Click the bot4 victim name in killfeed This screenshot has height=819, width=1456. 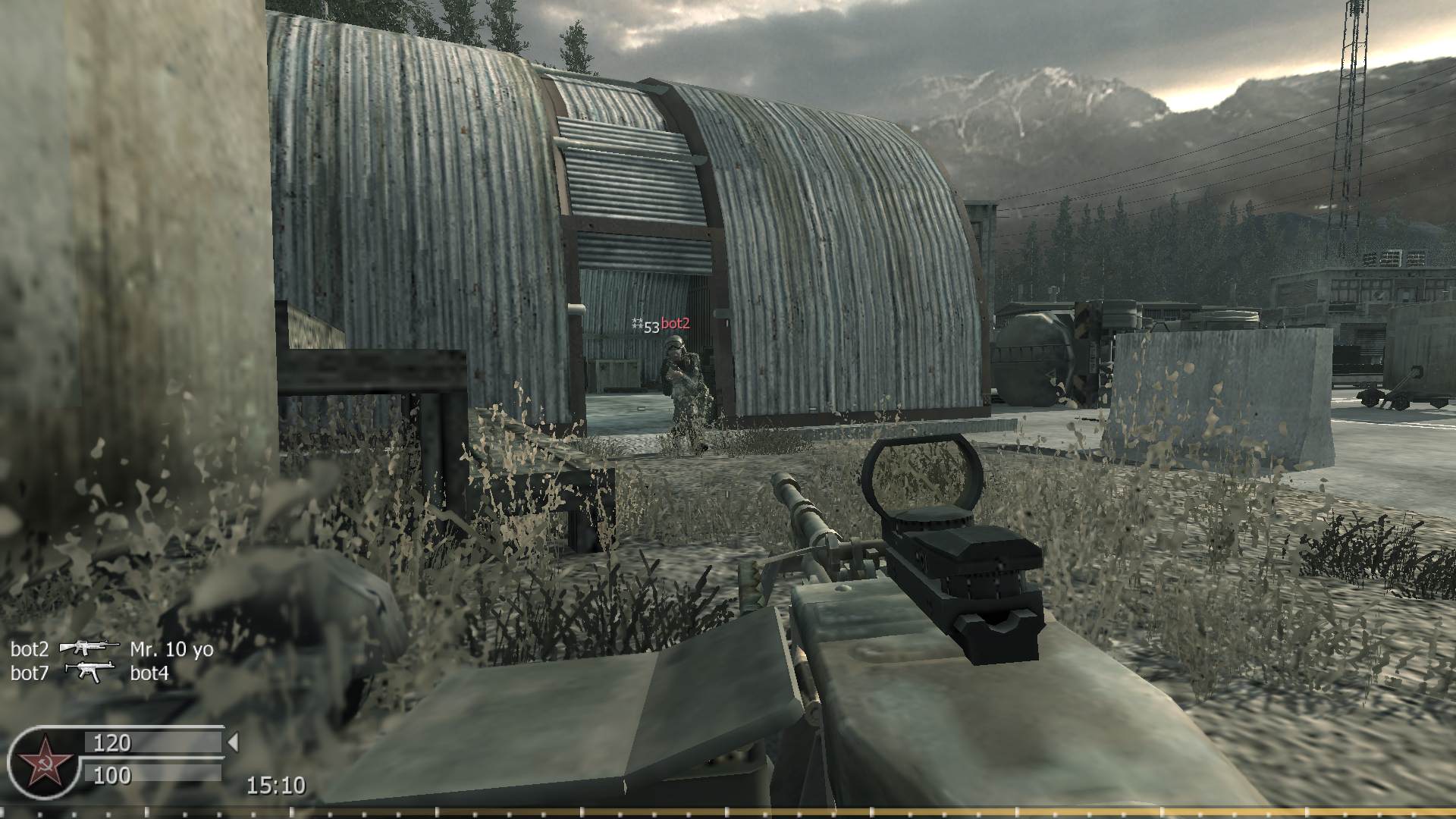tap(149, 672)
